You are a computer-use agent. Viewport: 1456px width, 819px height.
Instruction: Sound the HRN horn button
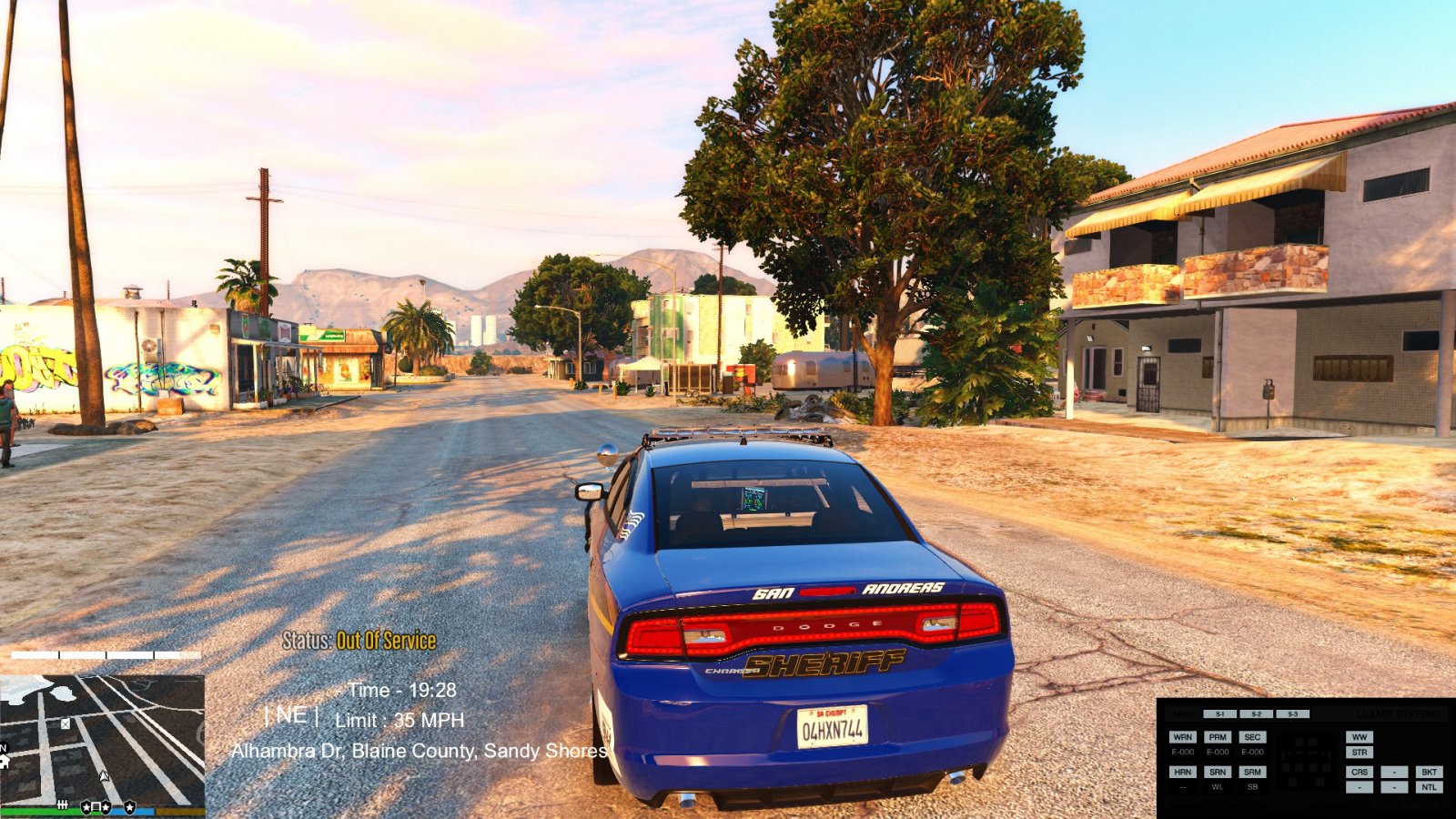click(x=1182, y=772)
